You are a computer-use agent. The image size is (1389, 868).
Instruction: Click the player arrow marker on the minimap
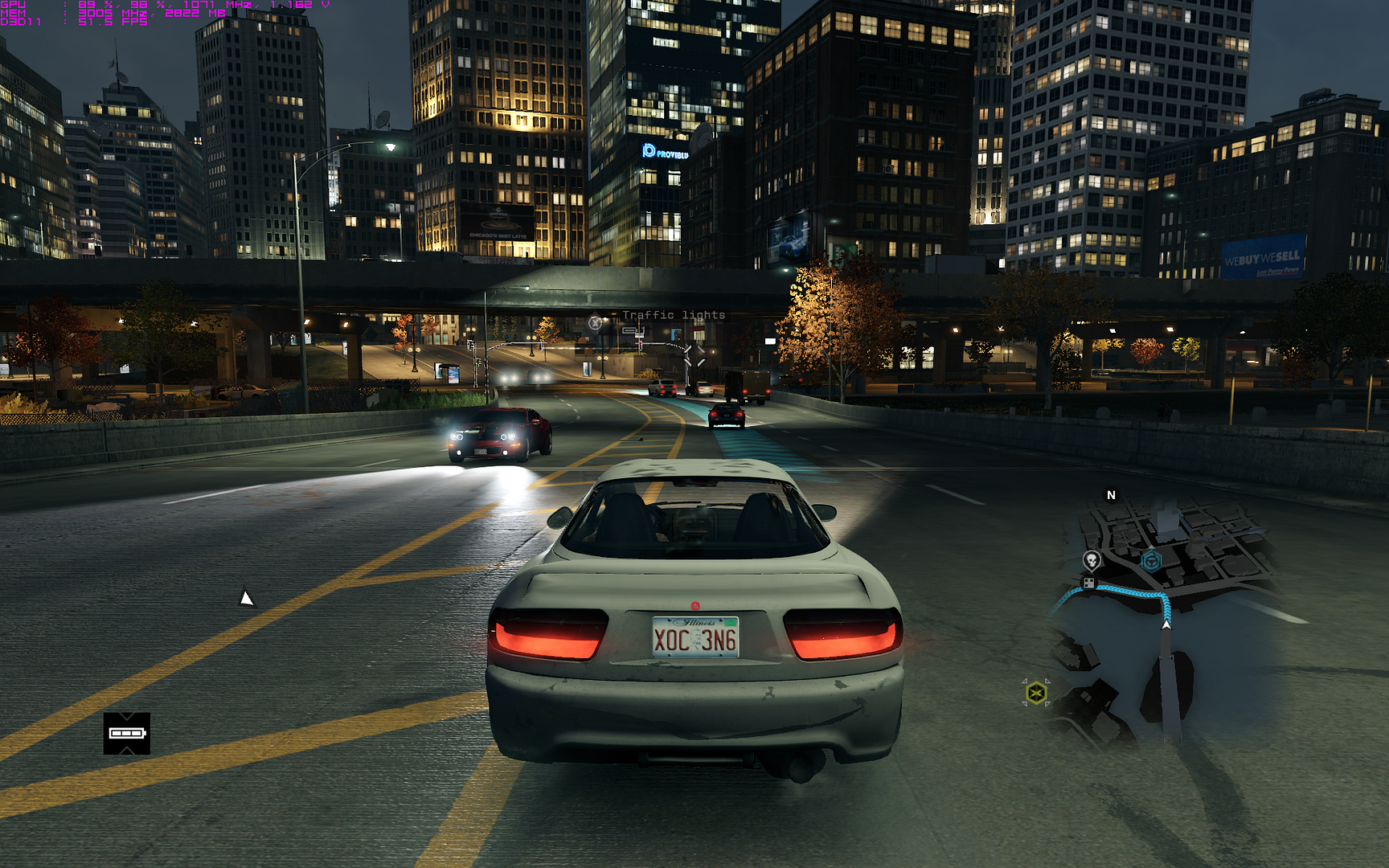pyautogui.click(x=1167, y=624)
